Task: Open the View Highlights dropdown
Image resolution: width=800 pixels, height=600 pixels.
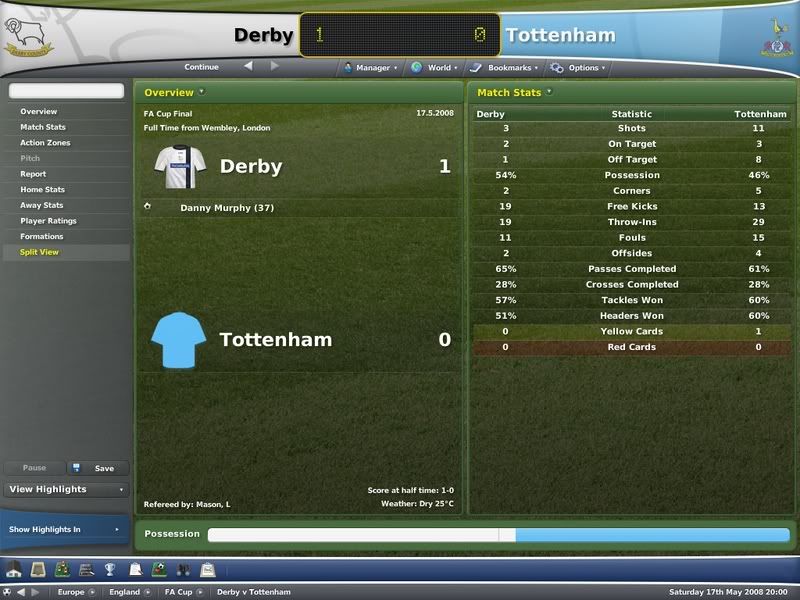Action: pos(65,490)
